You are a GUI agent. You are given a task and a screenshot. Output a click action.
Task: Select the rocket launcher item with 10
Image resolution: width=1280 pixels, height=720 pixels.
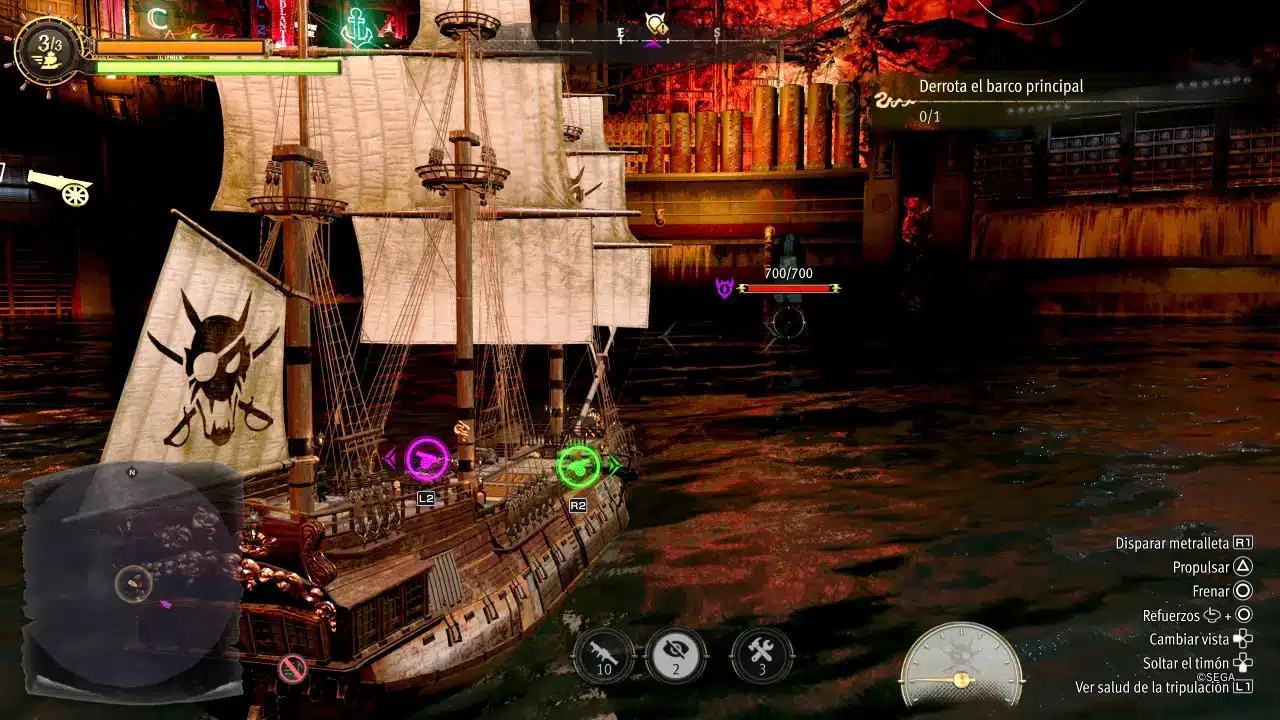[603, 655]
